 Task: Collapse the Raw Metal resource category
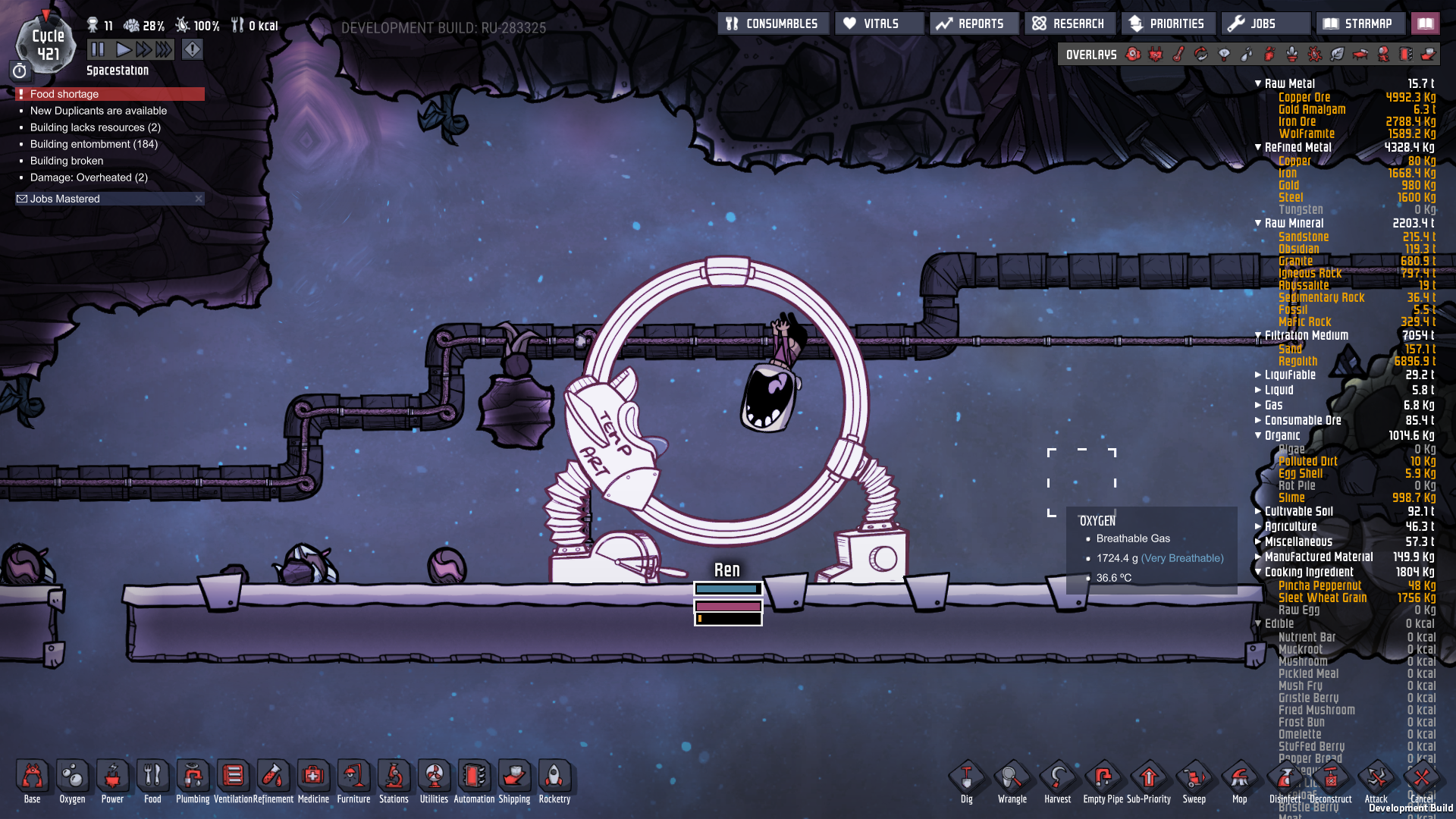click(x=1258, y=83)
